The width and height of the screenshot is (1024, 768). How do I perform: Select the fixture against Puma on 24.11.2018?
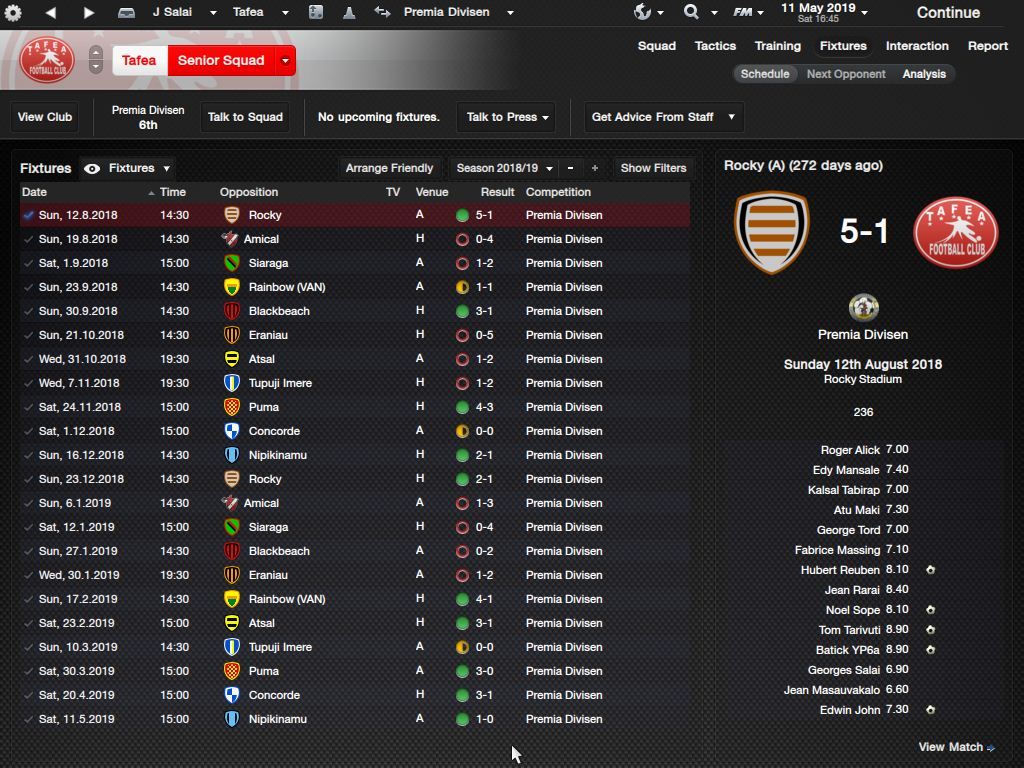[264, 407]
